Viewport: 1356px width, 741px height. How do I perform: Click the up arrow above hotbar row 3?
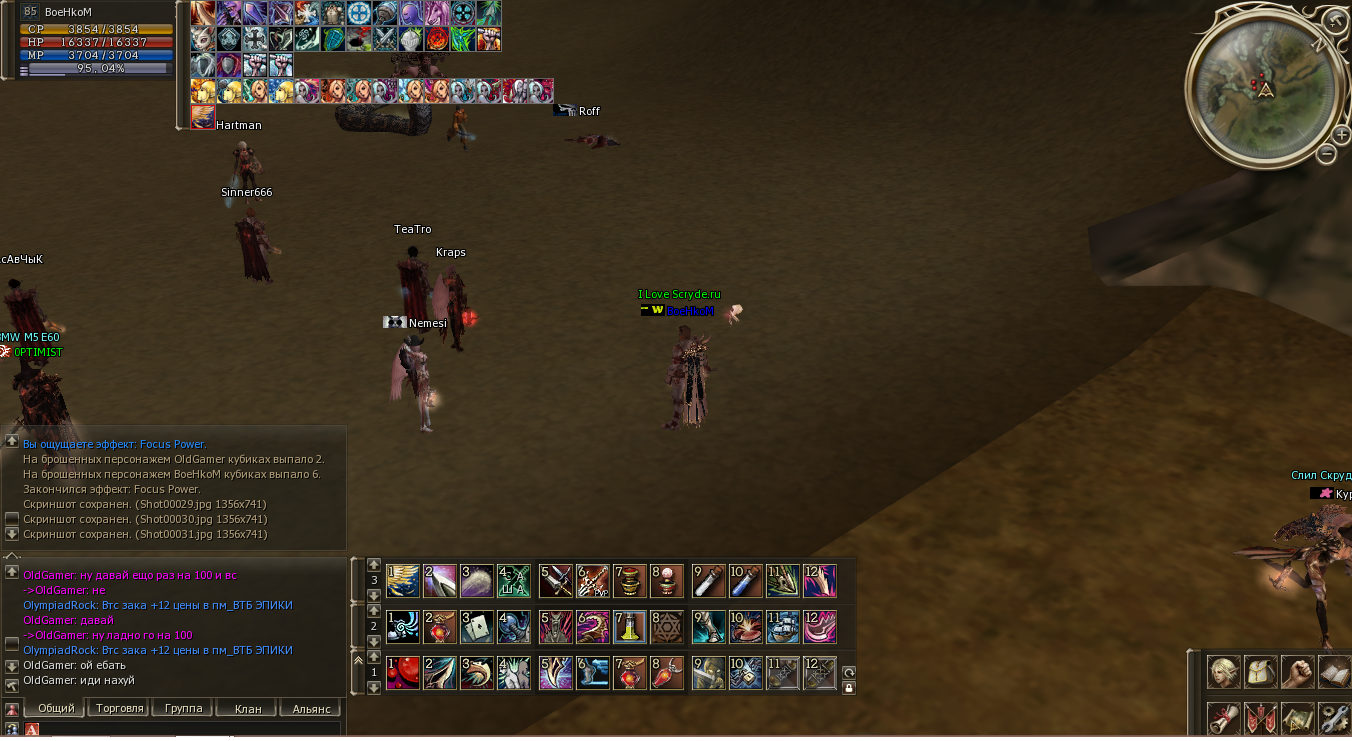click(x=374, y=565)
